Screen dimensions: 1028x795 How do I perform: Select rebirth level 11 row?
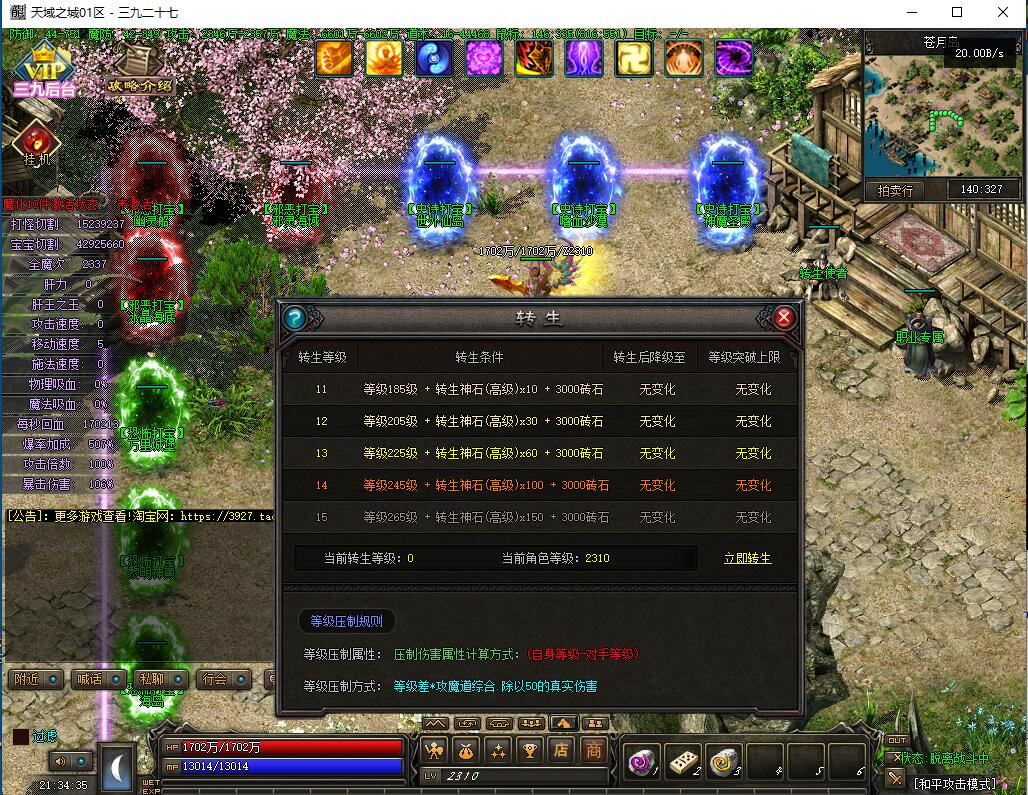click(x=540, y=389)
